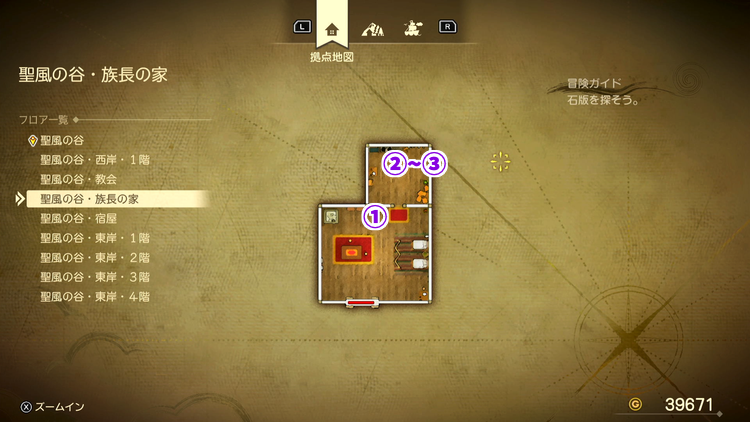Select the house-icon 拠点地図 tab
The height and width of the screenshot is (422, 750).
332,28
